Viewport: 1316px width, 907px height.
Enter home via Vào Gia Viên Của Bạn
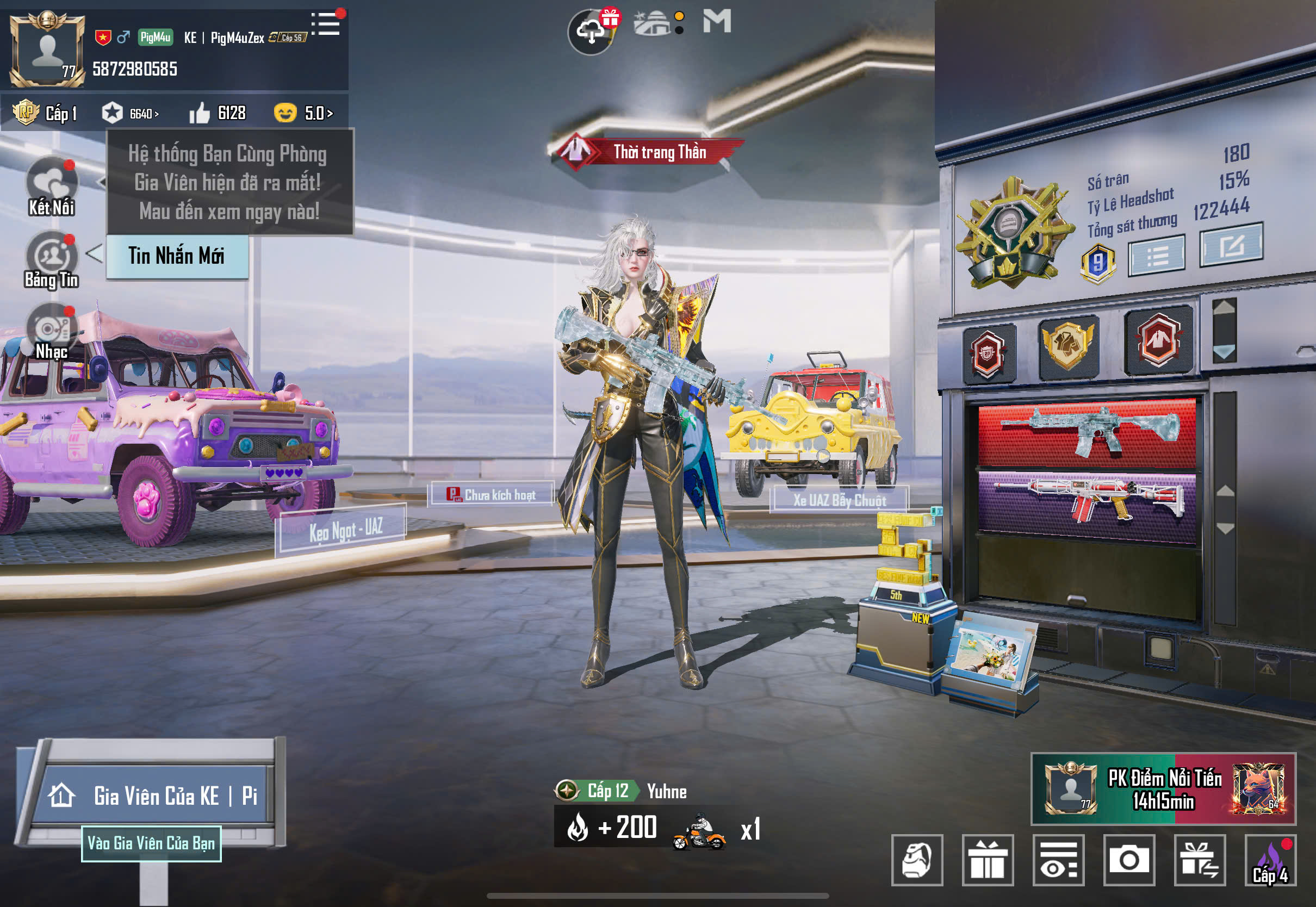pyautogui.click(x=151, y=843)
